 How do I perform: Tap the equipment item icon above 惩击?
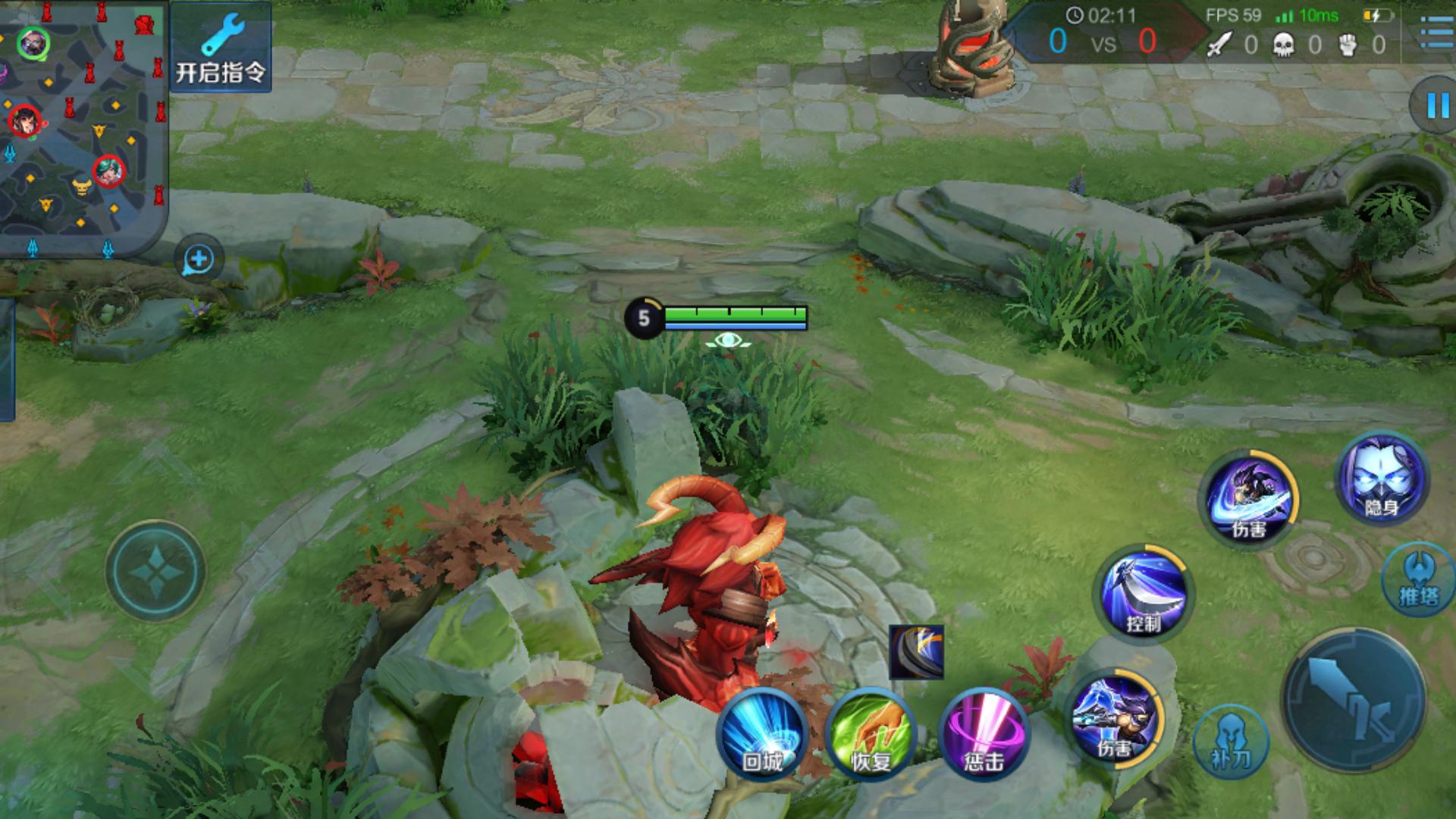[916, 651]
